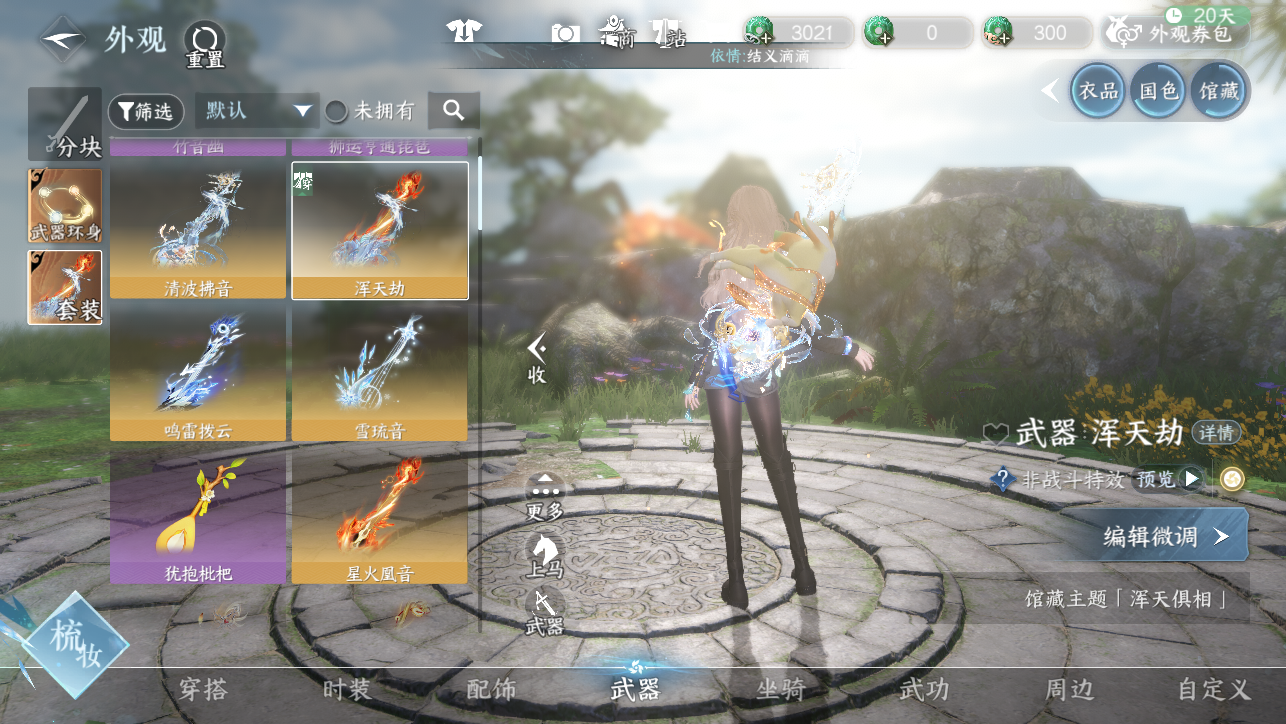1286x724 pixels.
Task: Open the 馆藏 collection button
Action: click(1218, 92)
